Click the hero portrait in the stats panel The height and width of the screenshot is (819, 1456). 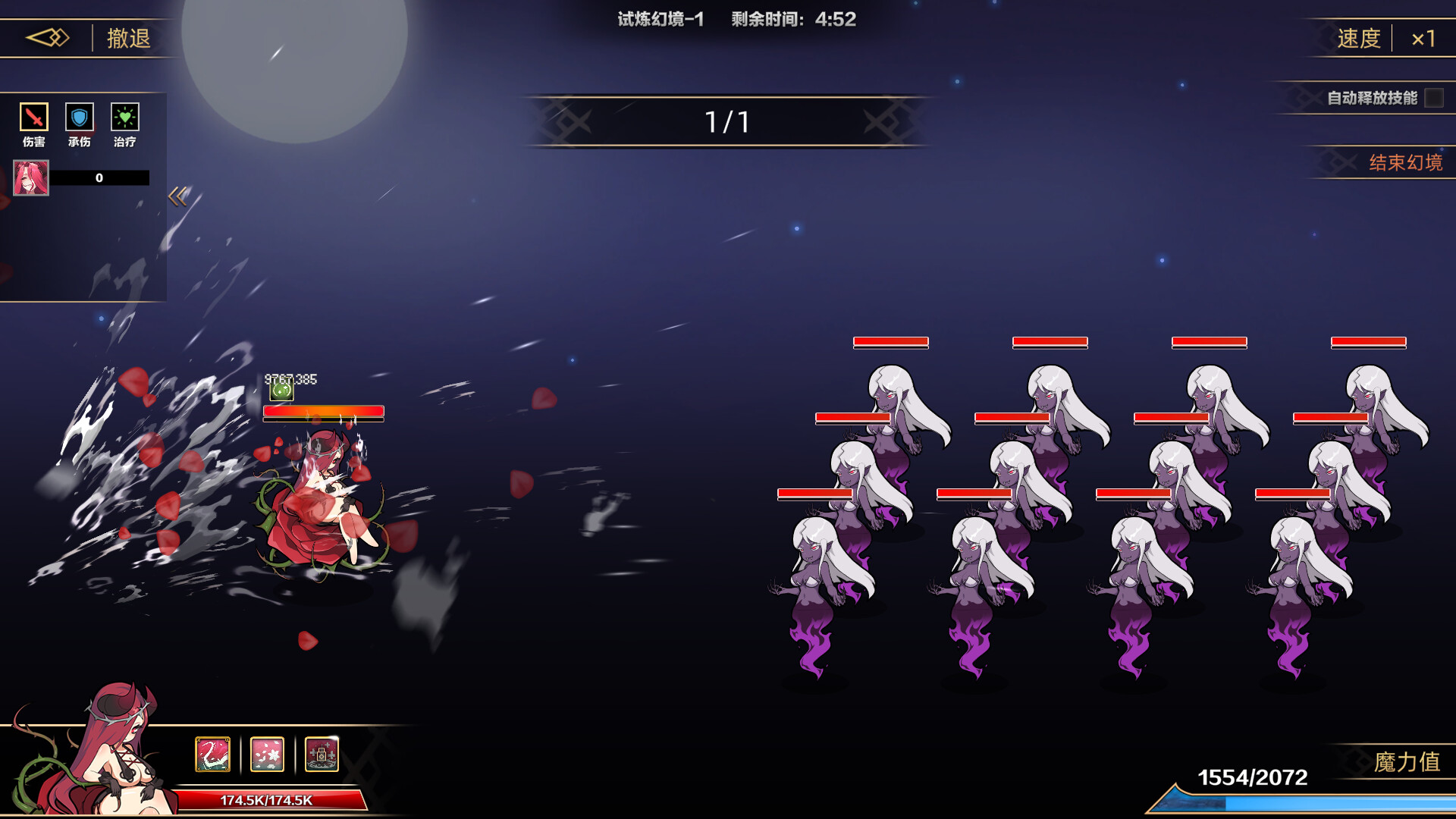tap(30, 177)
